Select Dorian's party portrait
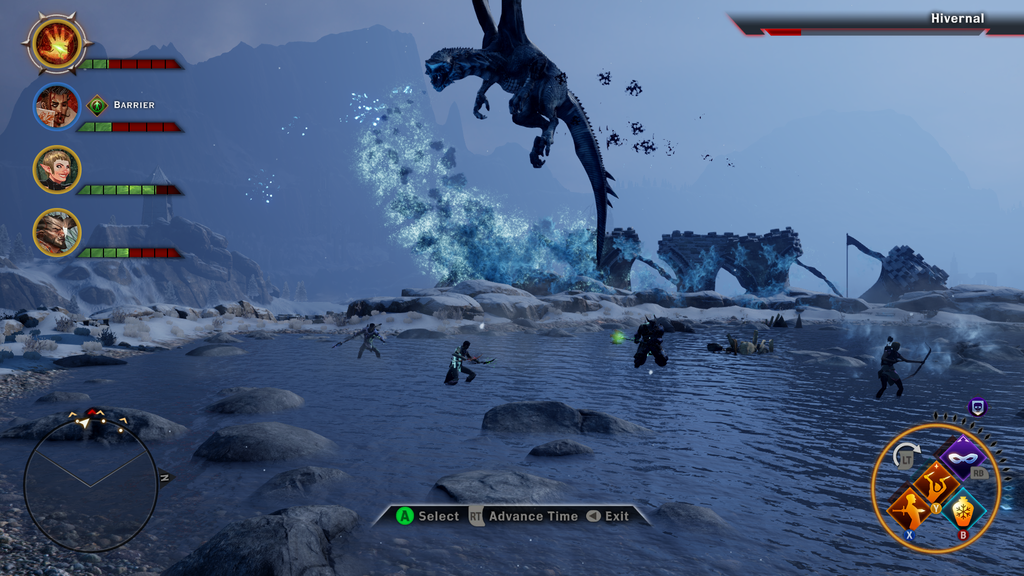 click(57, 106)
